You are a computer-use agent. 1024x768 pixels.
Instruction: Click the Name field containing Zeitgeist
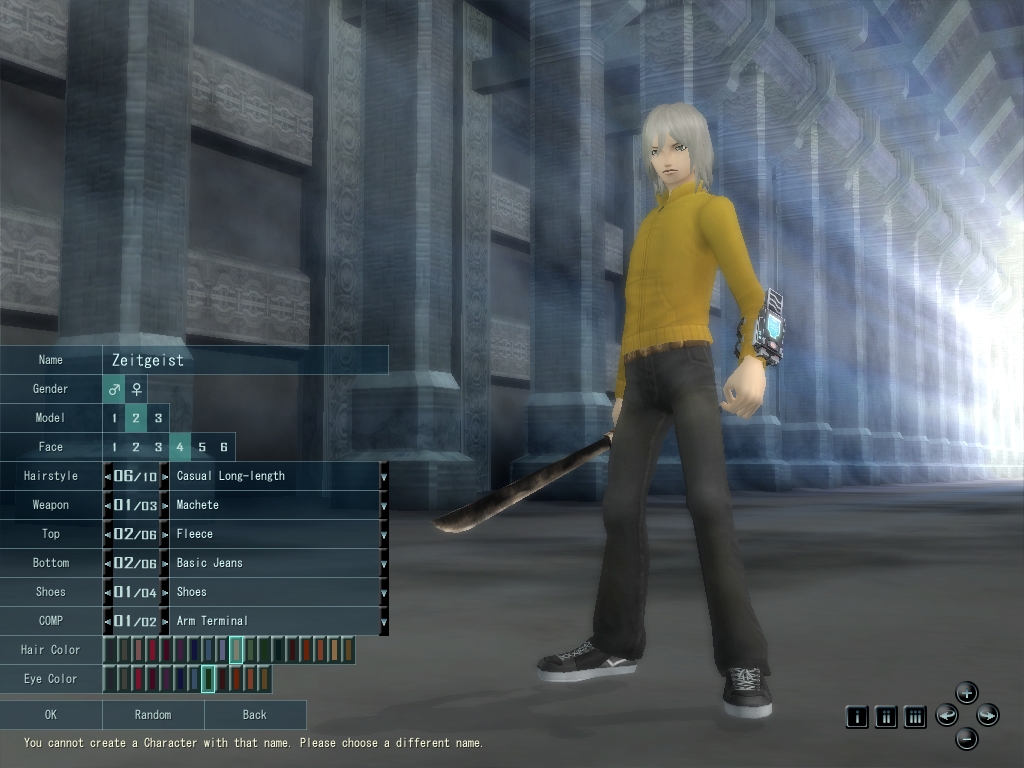[245, 360]
